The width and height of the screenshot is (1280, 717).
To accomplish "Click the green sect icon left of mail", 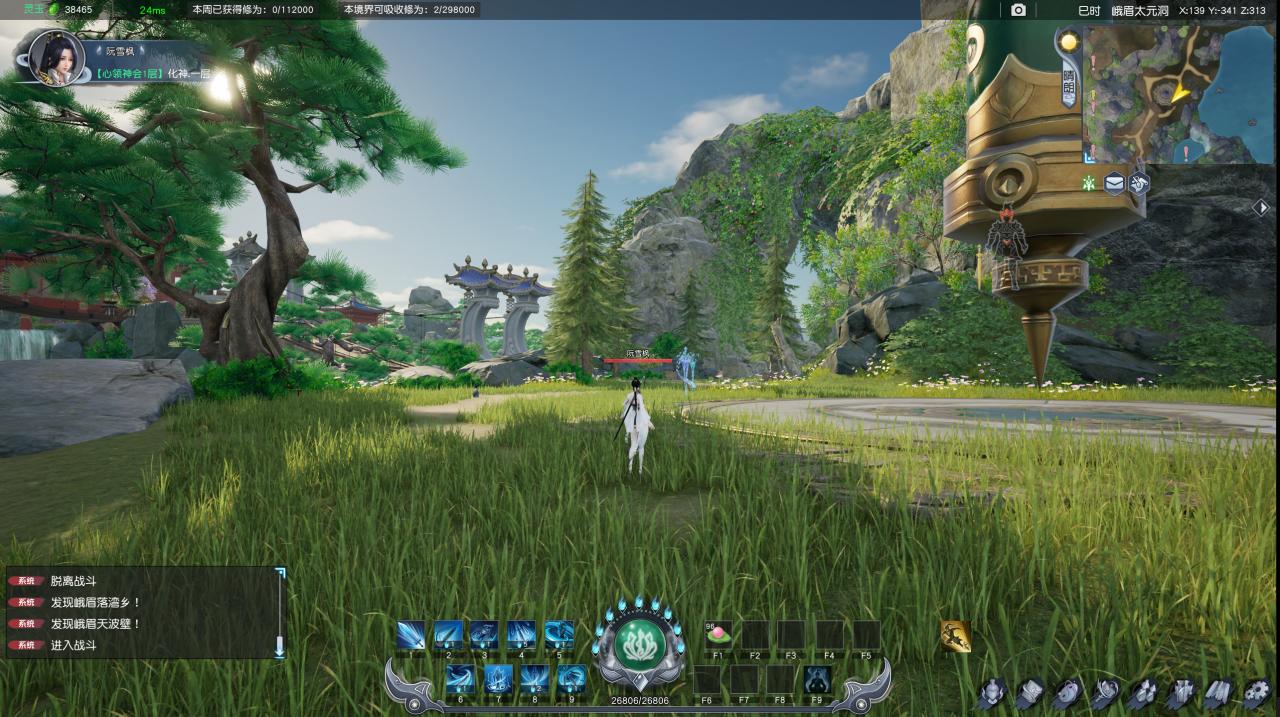I will coord(1089,183).
